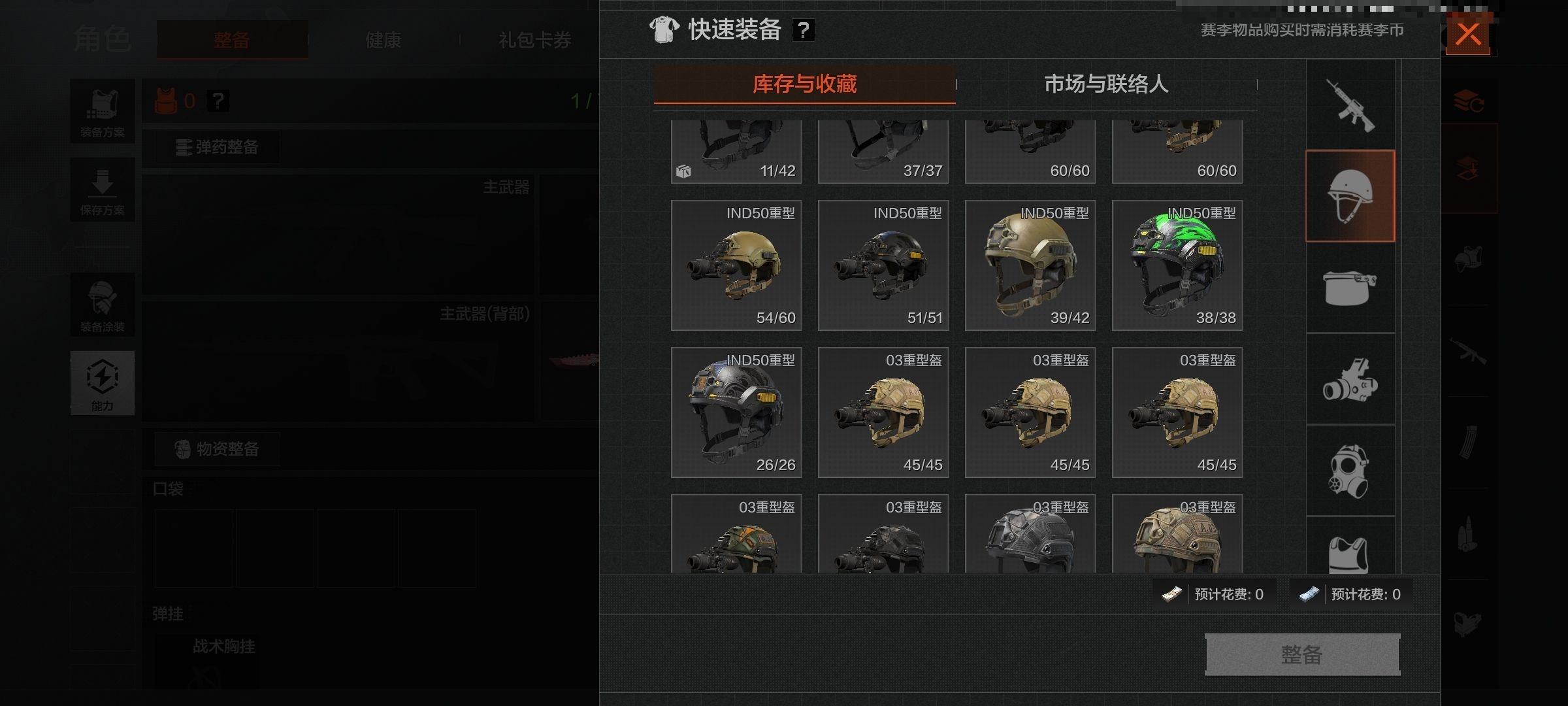Open the night vision device category
The image size is (1568, 706).
pyautogui.click(x=1350, y=379)
